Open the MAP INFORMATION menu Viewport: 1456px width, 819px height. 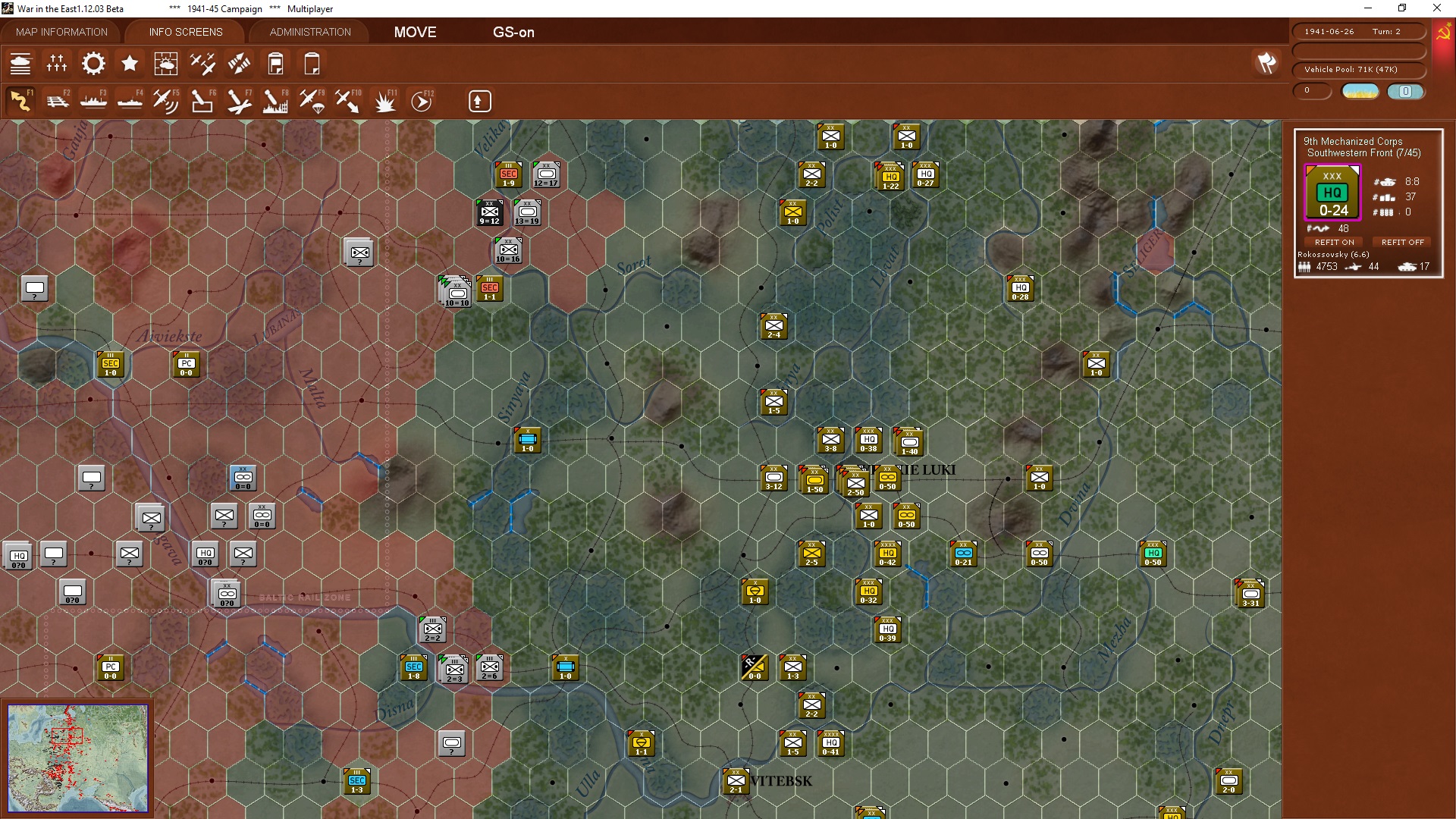tap(61, 32)
